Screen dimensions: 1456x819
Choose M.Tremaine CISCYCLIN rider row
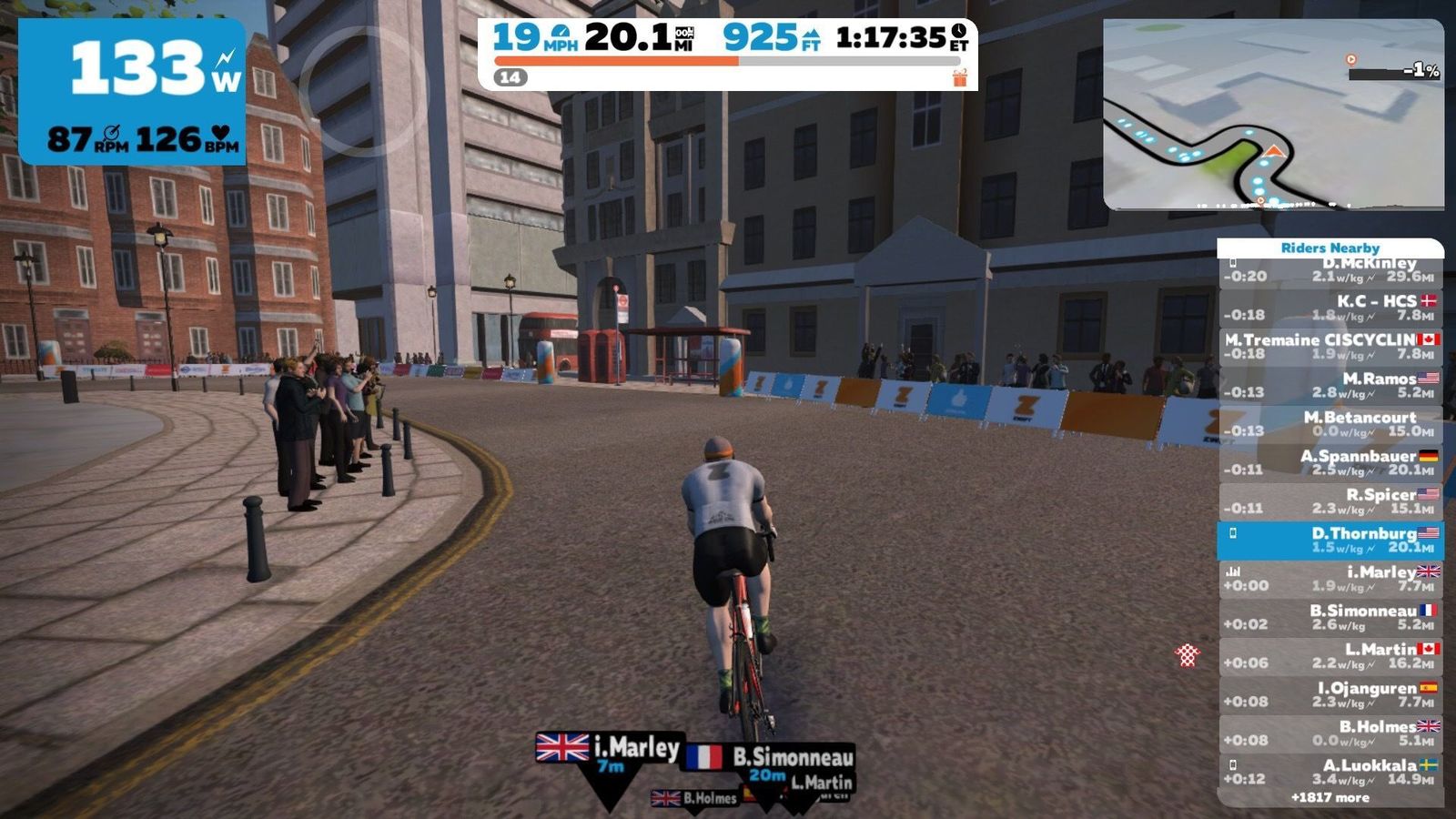tap(1330, 347)
